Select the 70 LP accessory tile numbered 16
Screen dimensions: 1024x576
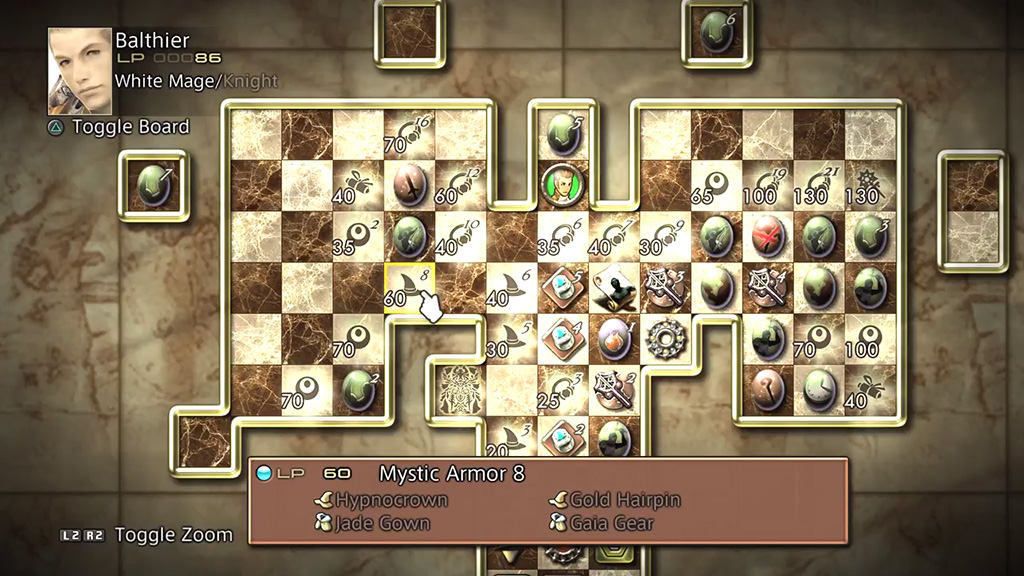tap(410, 134)
